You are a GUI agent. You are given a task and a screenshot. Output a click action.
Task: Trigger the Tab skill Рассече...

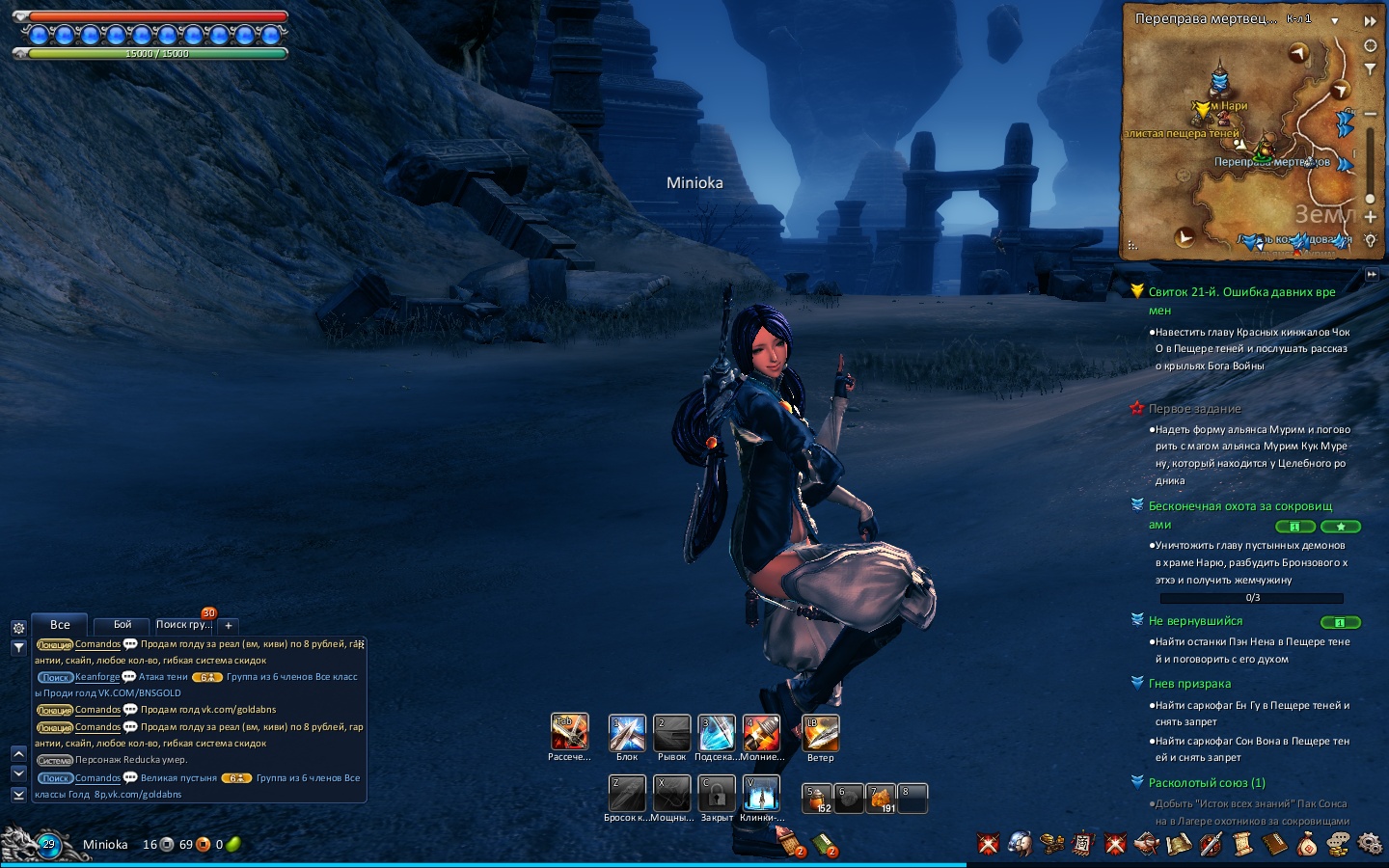569,732
